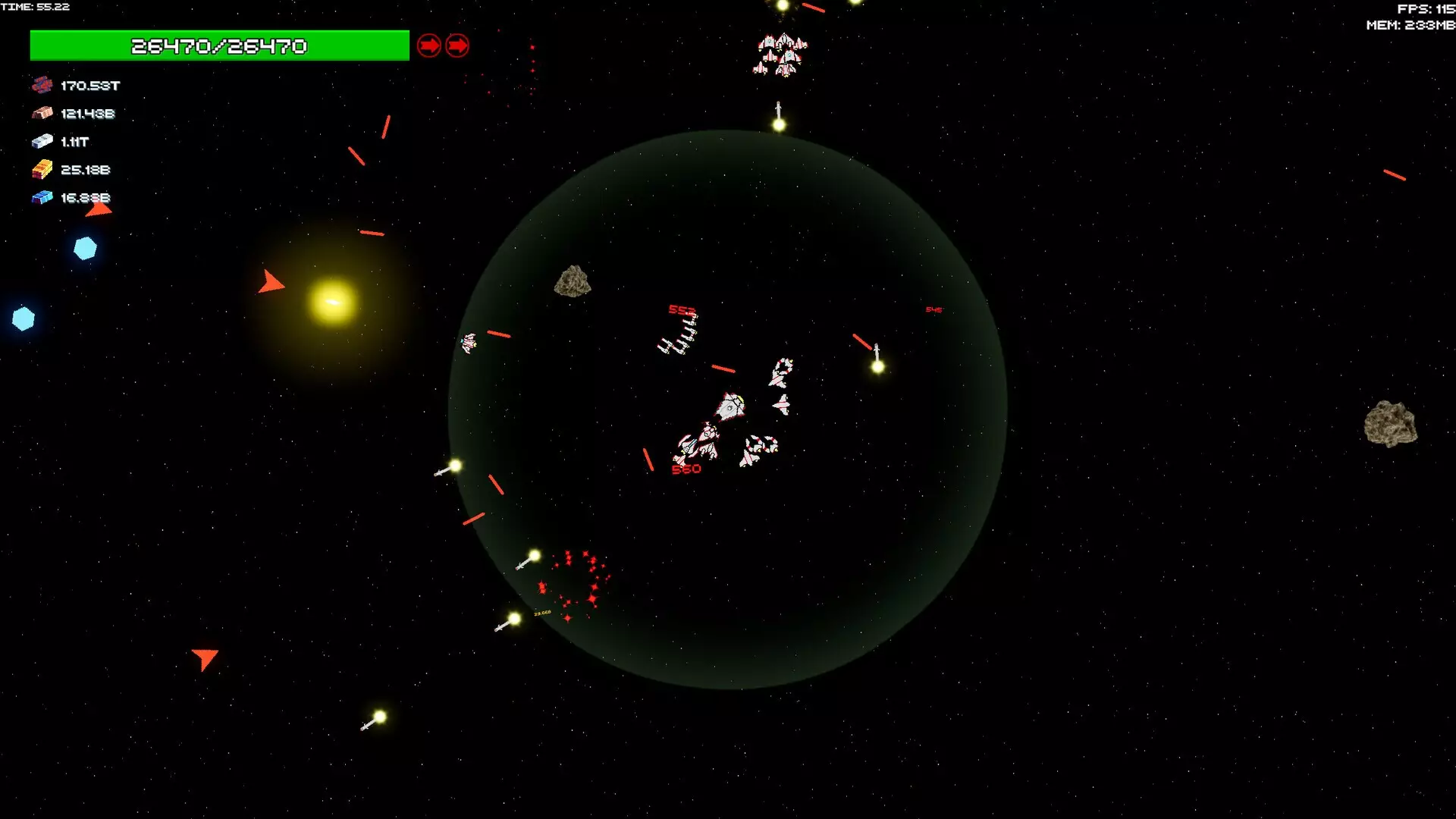
Task: Select the copper ingot resource icon
Action: tap(42, 113)
